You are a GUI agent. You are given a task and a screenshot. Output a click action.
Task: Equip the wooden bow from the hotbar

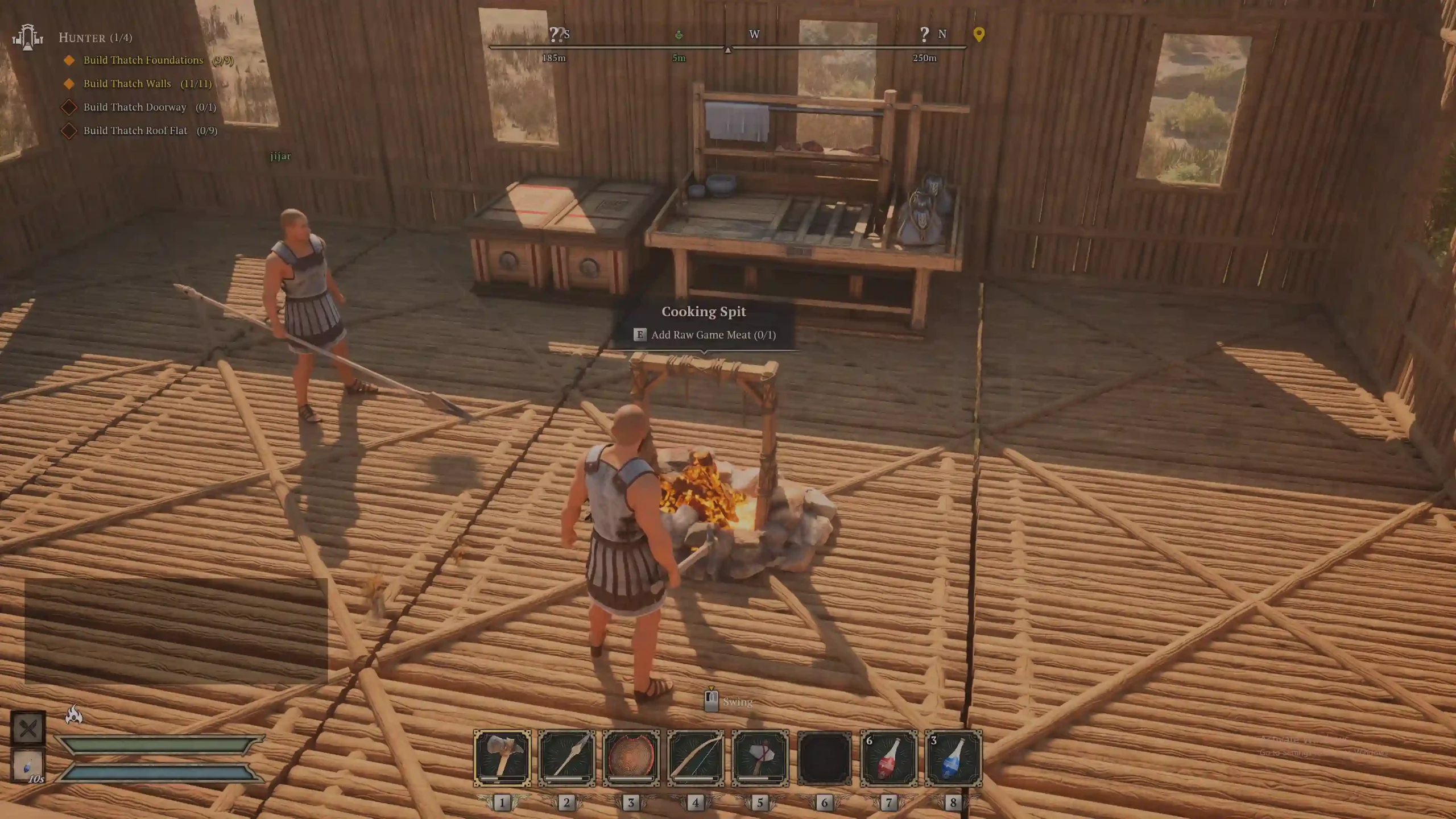click(696, 758)
